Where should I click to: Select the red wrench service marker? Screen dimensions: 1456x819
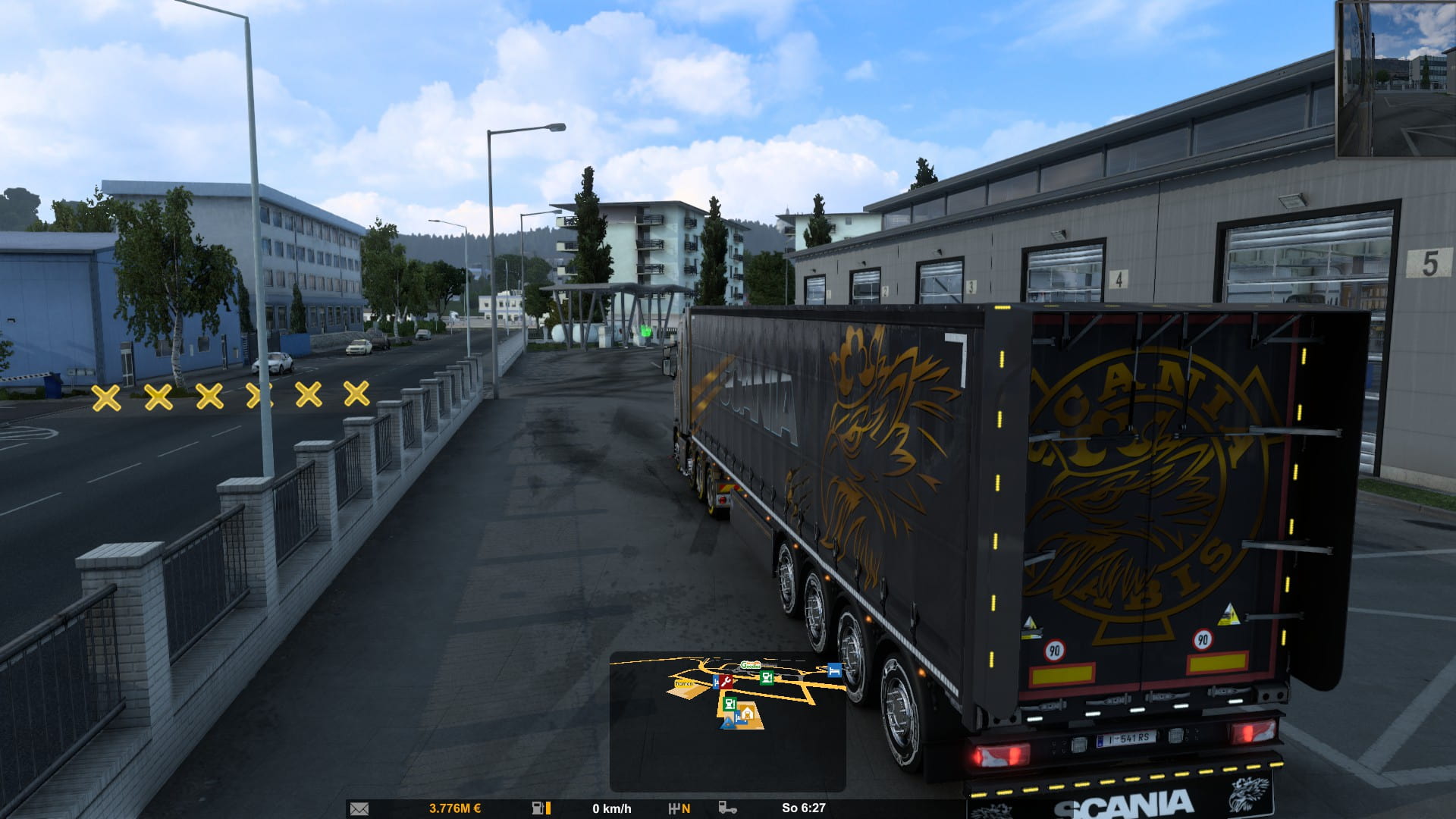[x=726, y=682]
